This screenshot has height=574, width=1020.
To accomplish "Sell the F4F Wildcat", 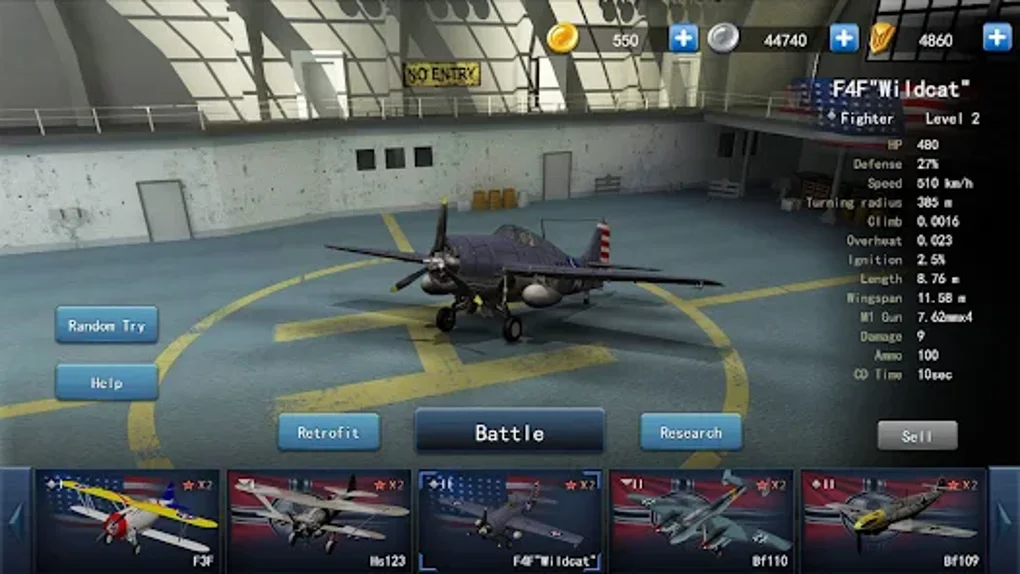I will (x=917, y=436).
